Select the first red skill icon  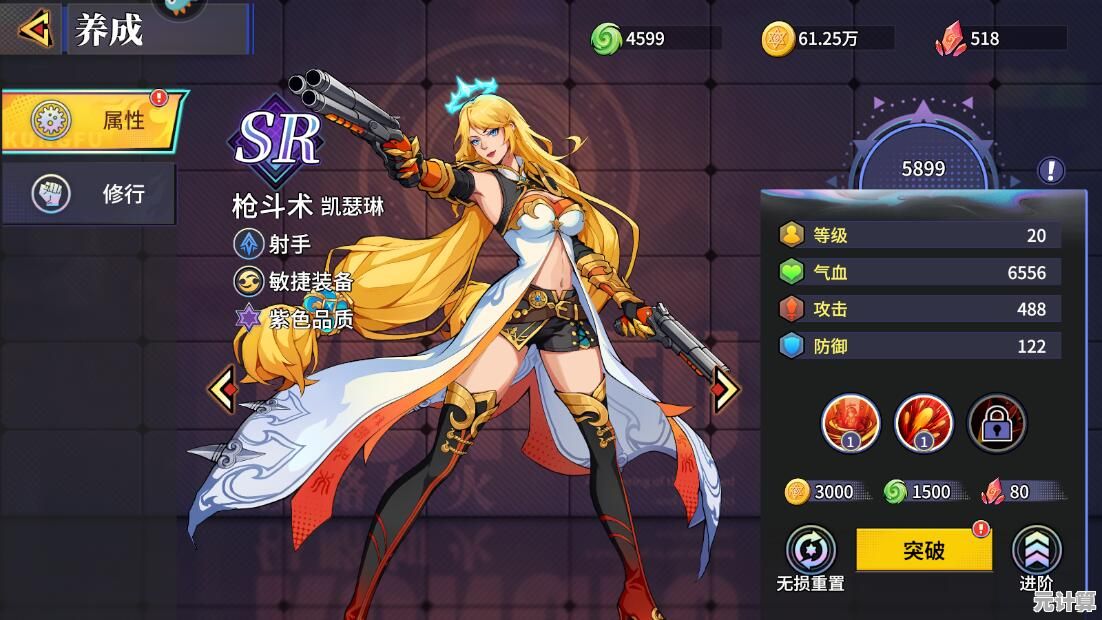pyautogui.click(x=850, y=423)
